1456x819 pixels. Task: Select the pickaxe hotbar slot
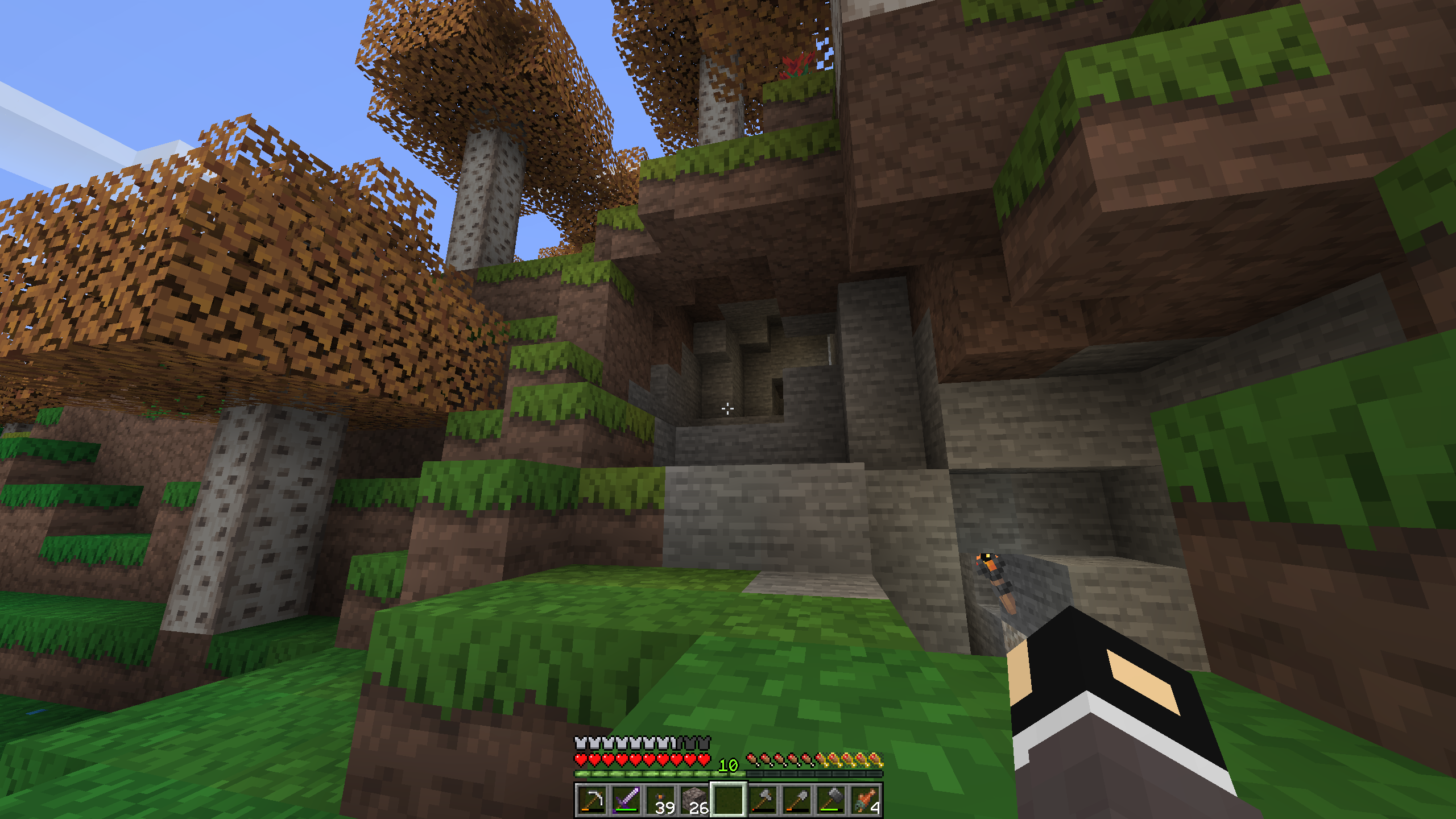pos(592,800)
